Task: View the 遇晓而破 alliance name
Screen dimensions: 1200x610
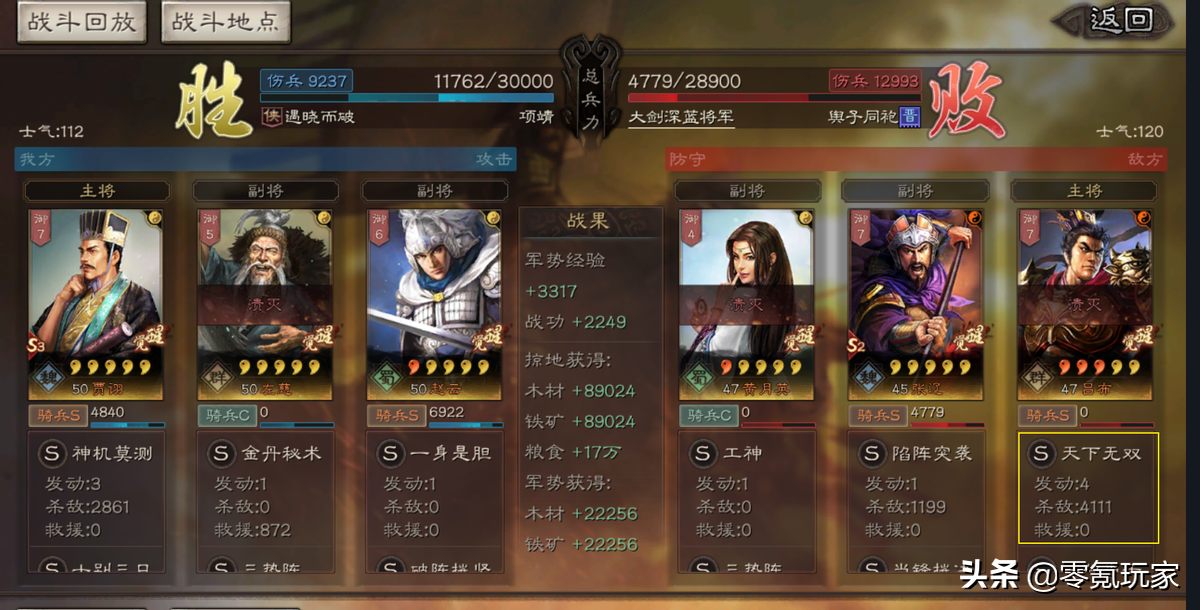Action: pos(318,117)
